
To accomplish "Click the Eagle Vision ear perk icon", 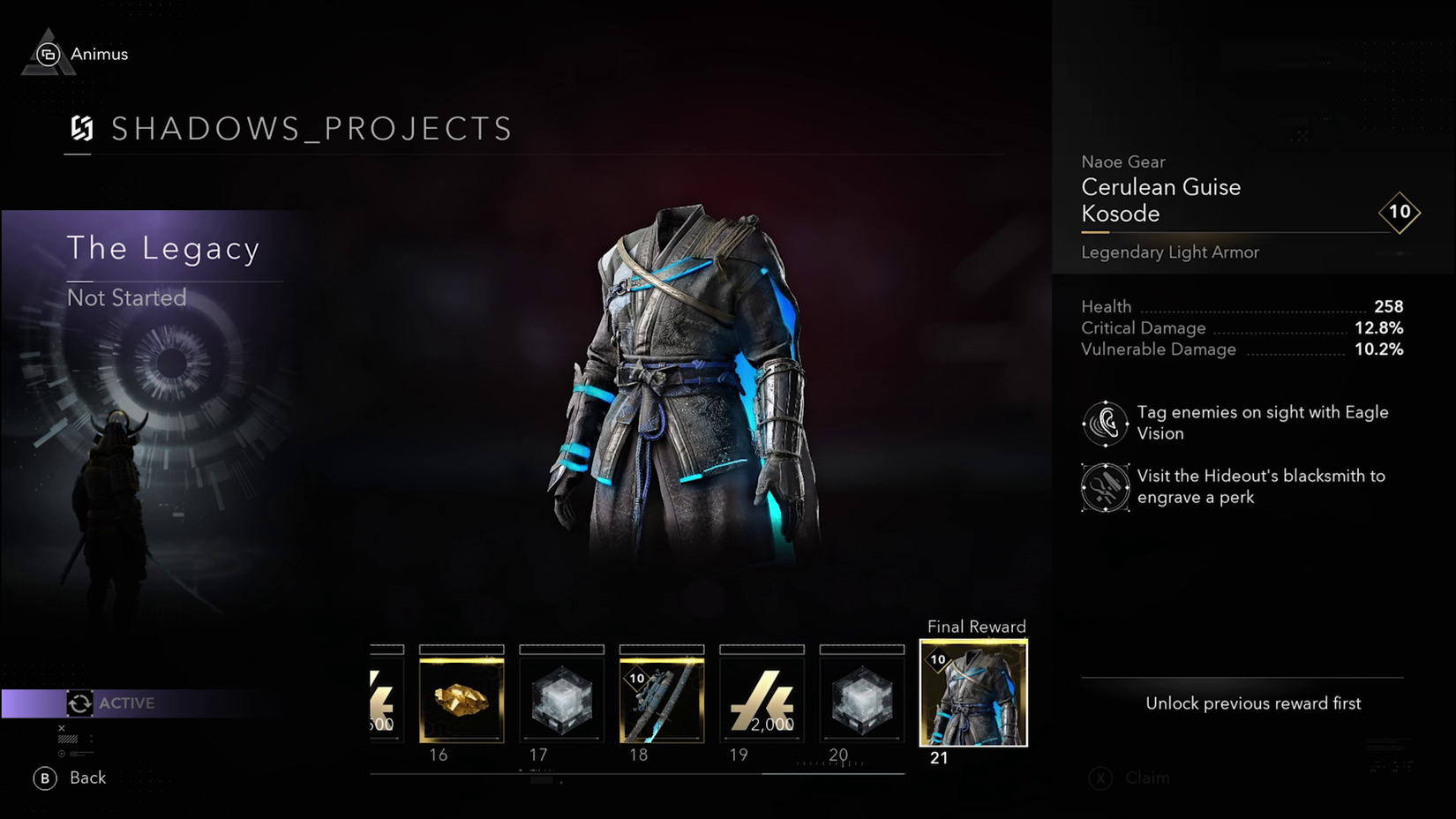I will [x=1105, y=423].
